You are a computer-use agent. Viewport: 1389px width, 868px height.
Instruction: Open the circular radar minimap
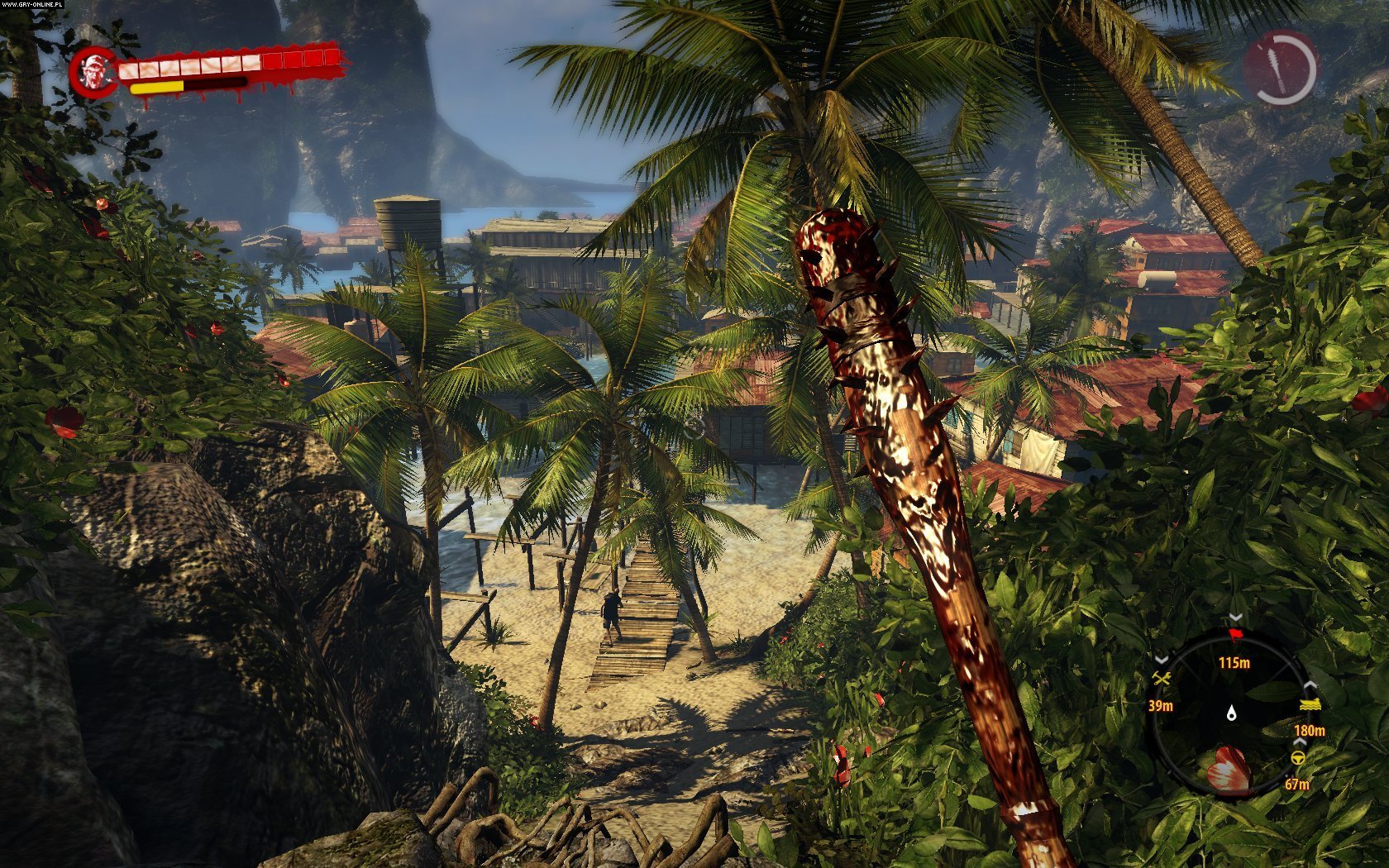pyautogui.click(x=1232, y=713)
